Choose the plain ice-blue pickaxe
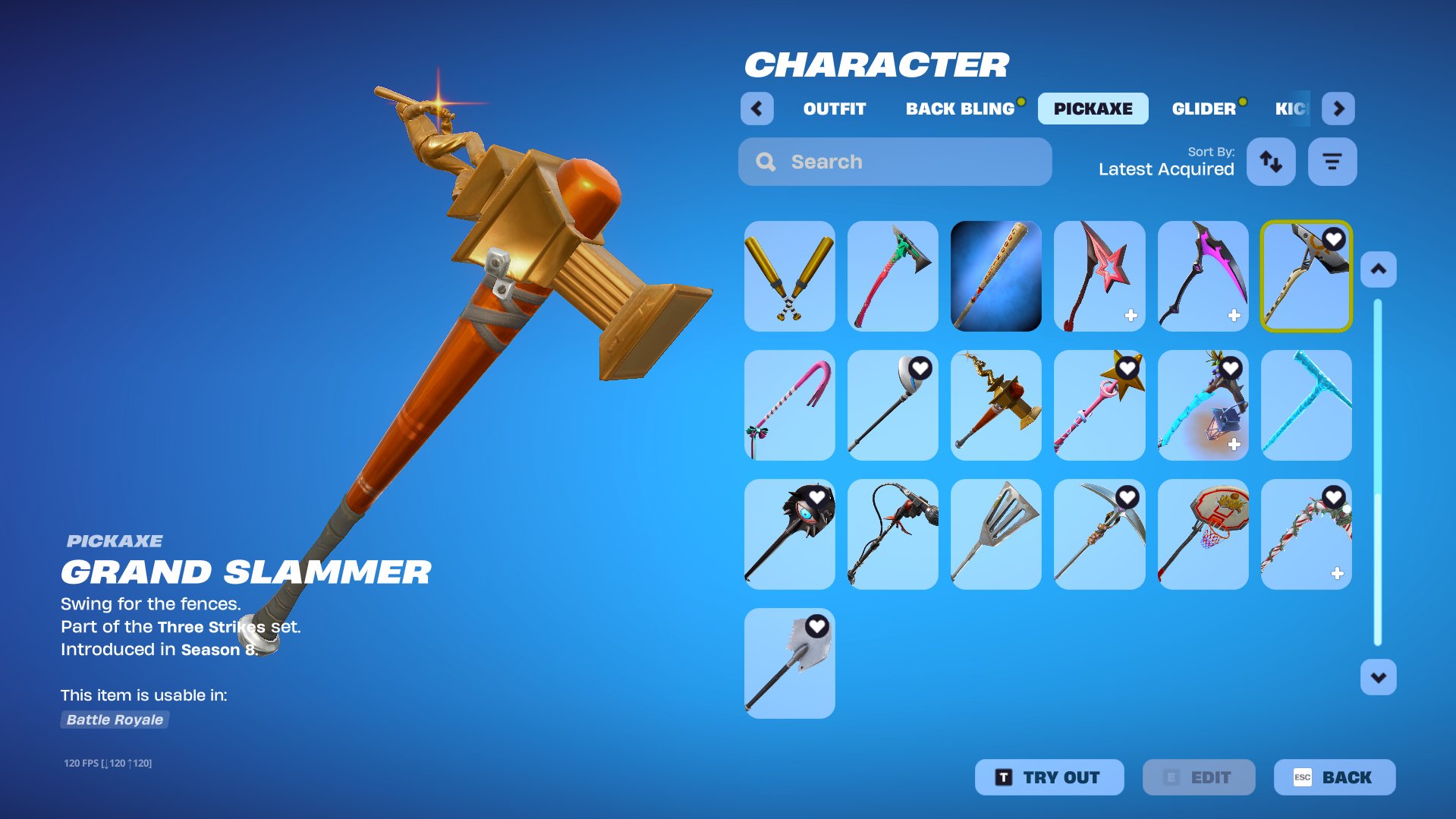This screenshot has width=1456, height=819. pyautogui.click(x=1306, y=405)
